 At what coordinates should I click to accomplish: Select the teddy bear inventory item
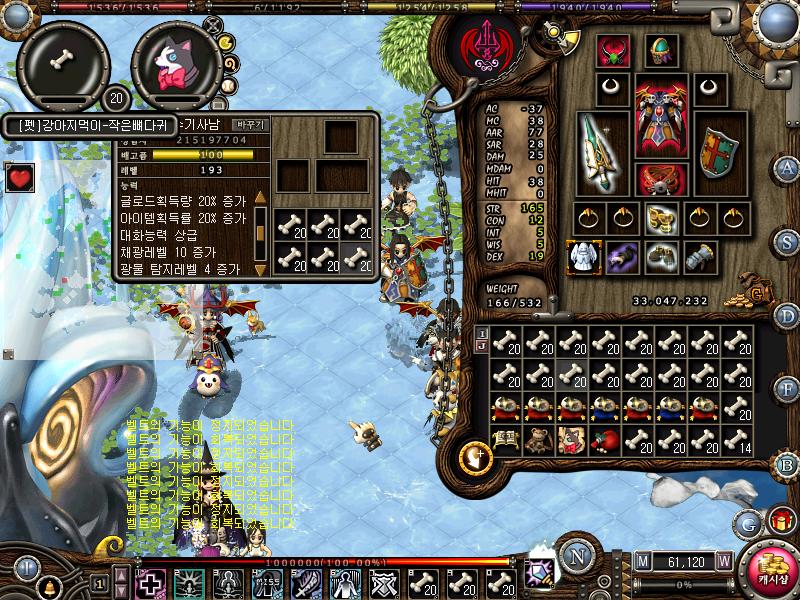(539, 440)
